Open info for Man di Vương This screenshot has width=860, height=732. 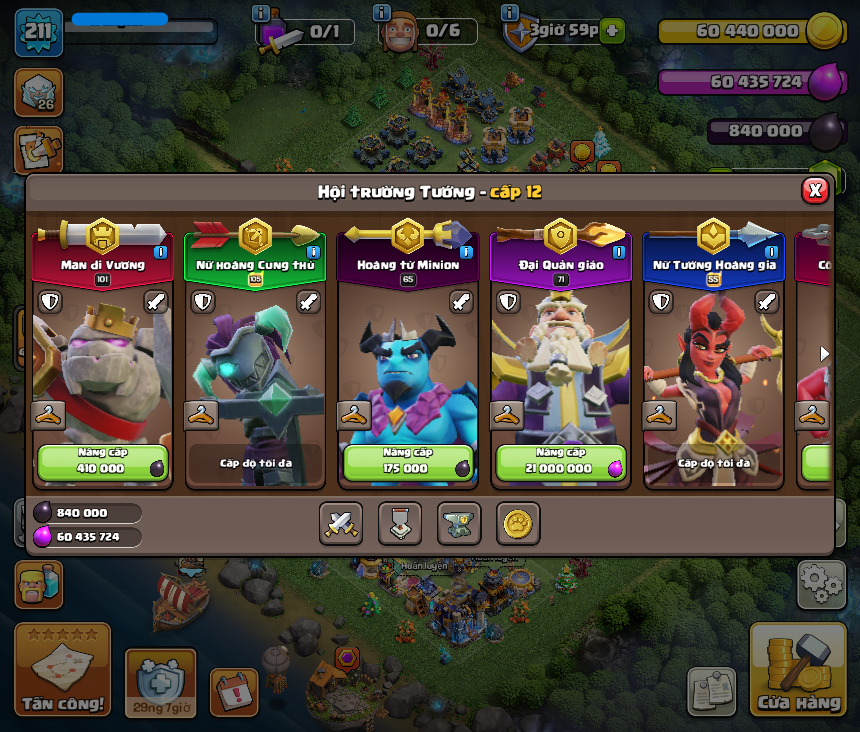tap(160, 252)
